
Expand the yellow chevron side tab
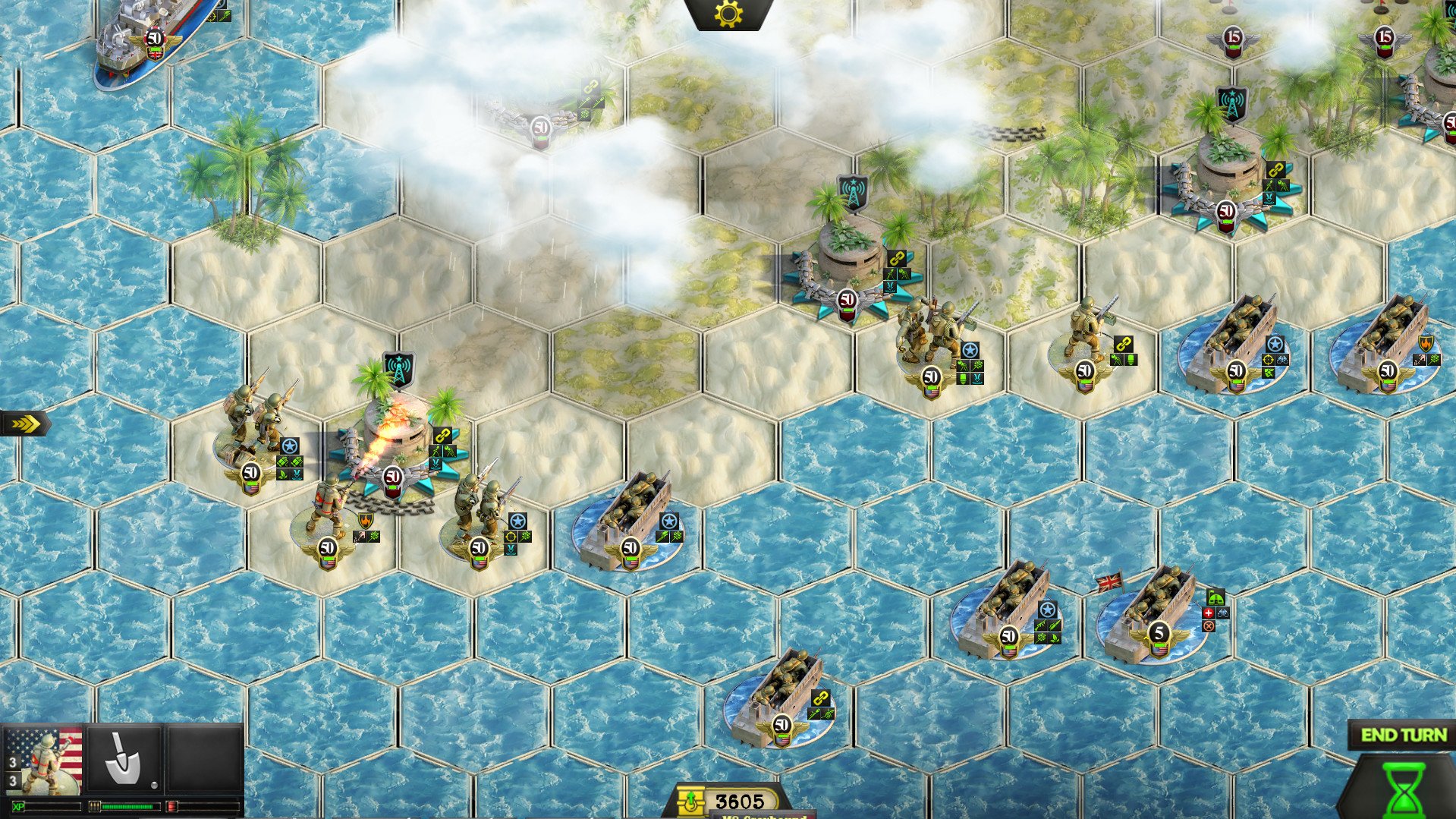(x=24, y=424)
